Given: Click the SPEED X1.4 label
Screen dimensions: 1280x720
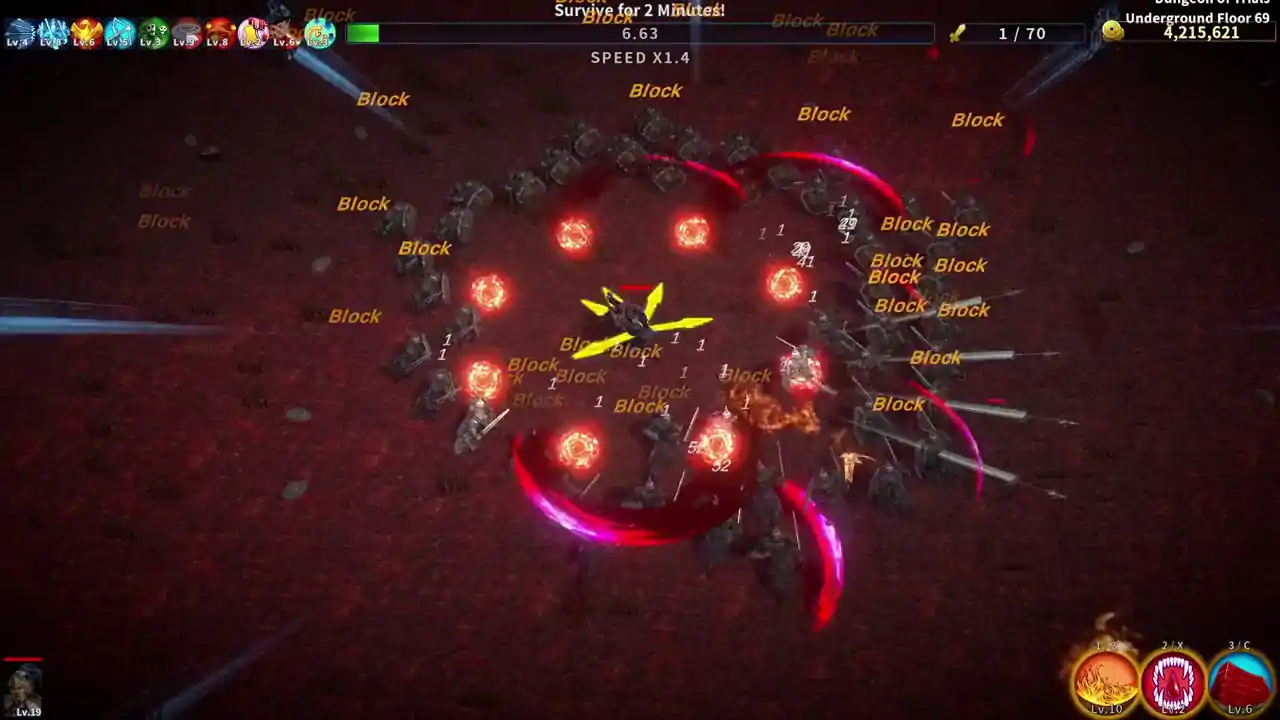Looking at the screenshot, I should (x=640, y=57).
